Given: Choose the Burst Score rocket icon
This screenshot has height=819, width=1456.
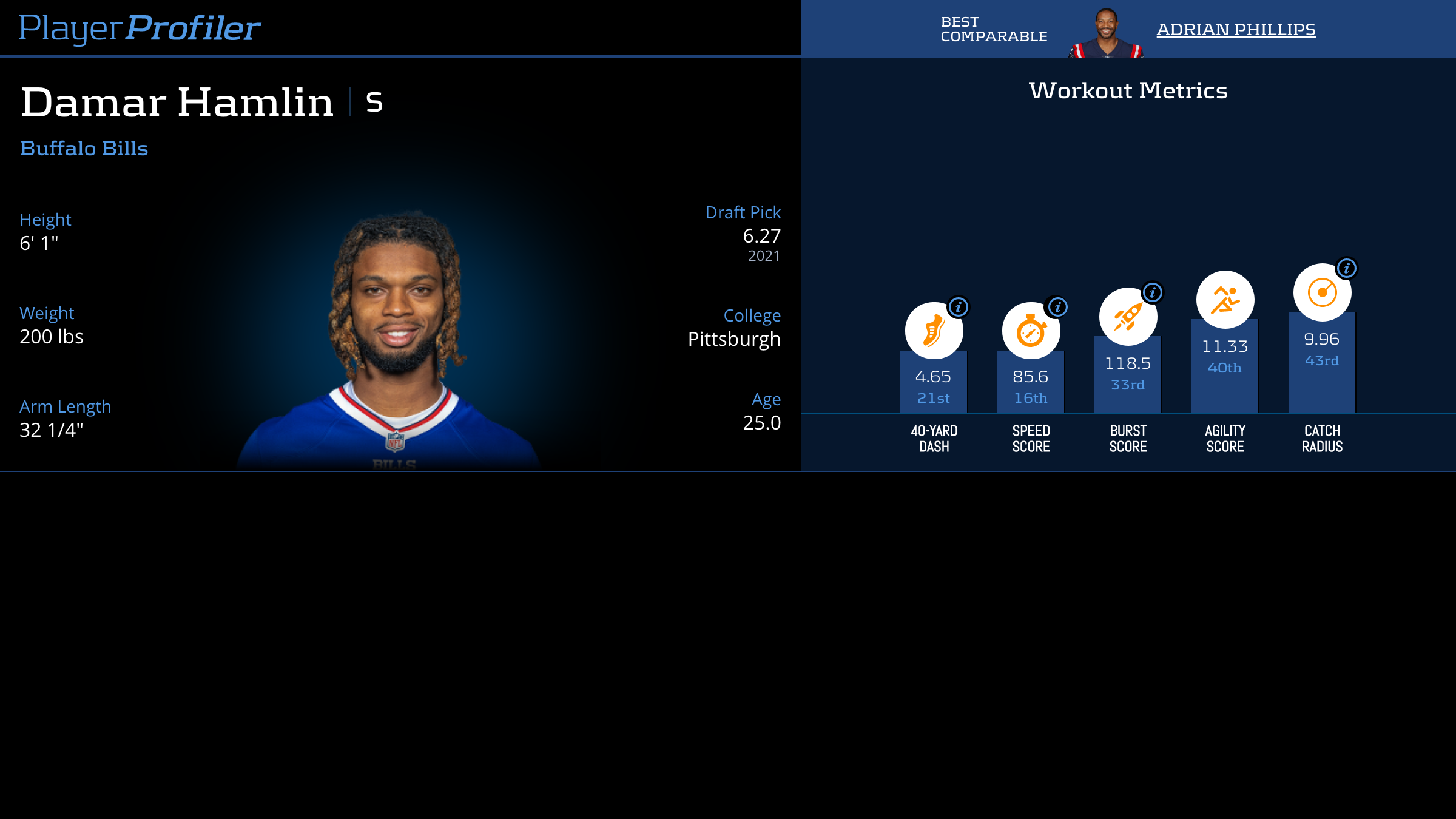Looking at the screenshot, I should (x=1127, y=317).
